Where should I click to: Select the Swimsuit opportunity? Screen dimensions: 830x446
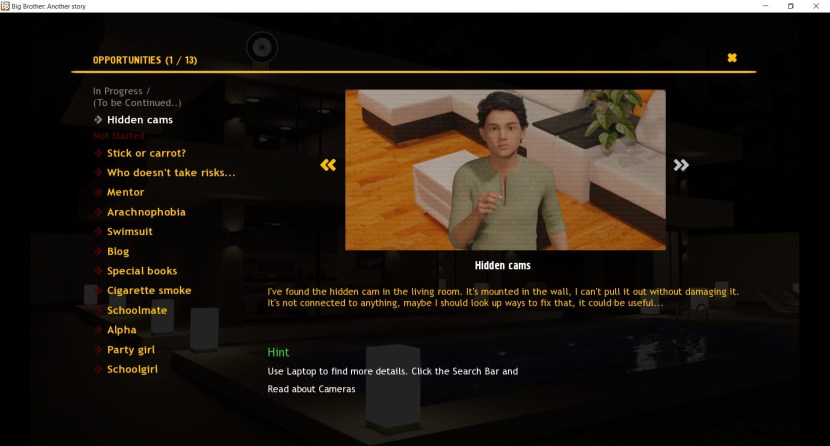coord(133,232)
